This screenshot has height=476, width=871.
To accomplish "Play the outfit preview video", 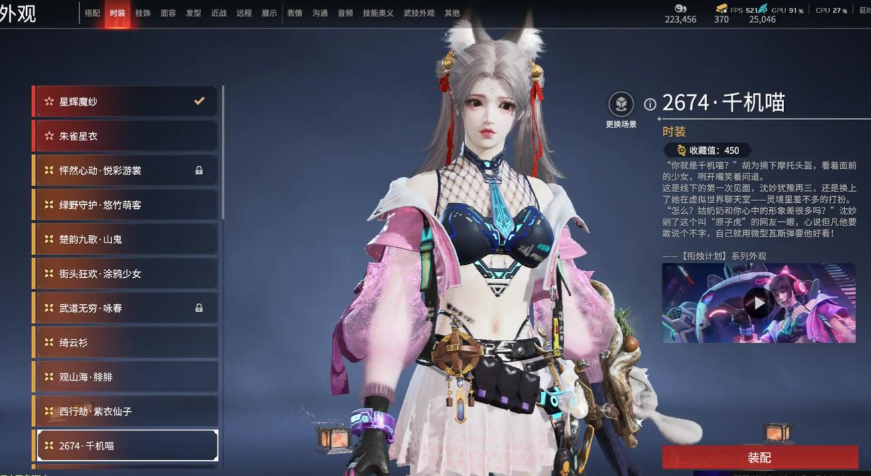I will point(758,303).
